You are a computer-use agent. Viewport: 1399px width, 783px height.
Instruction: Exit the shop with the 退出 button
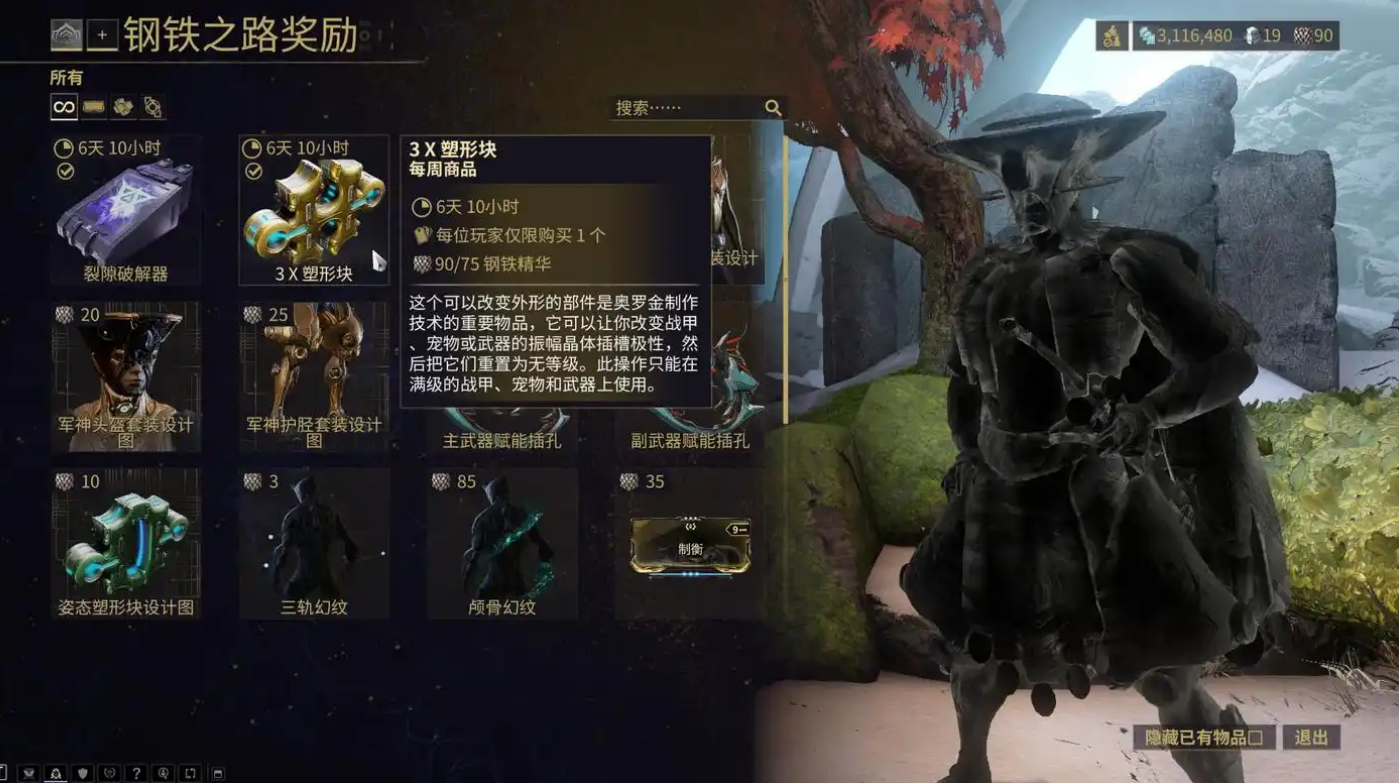[x=1311, y=738]
